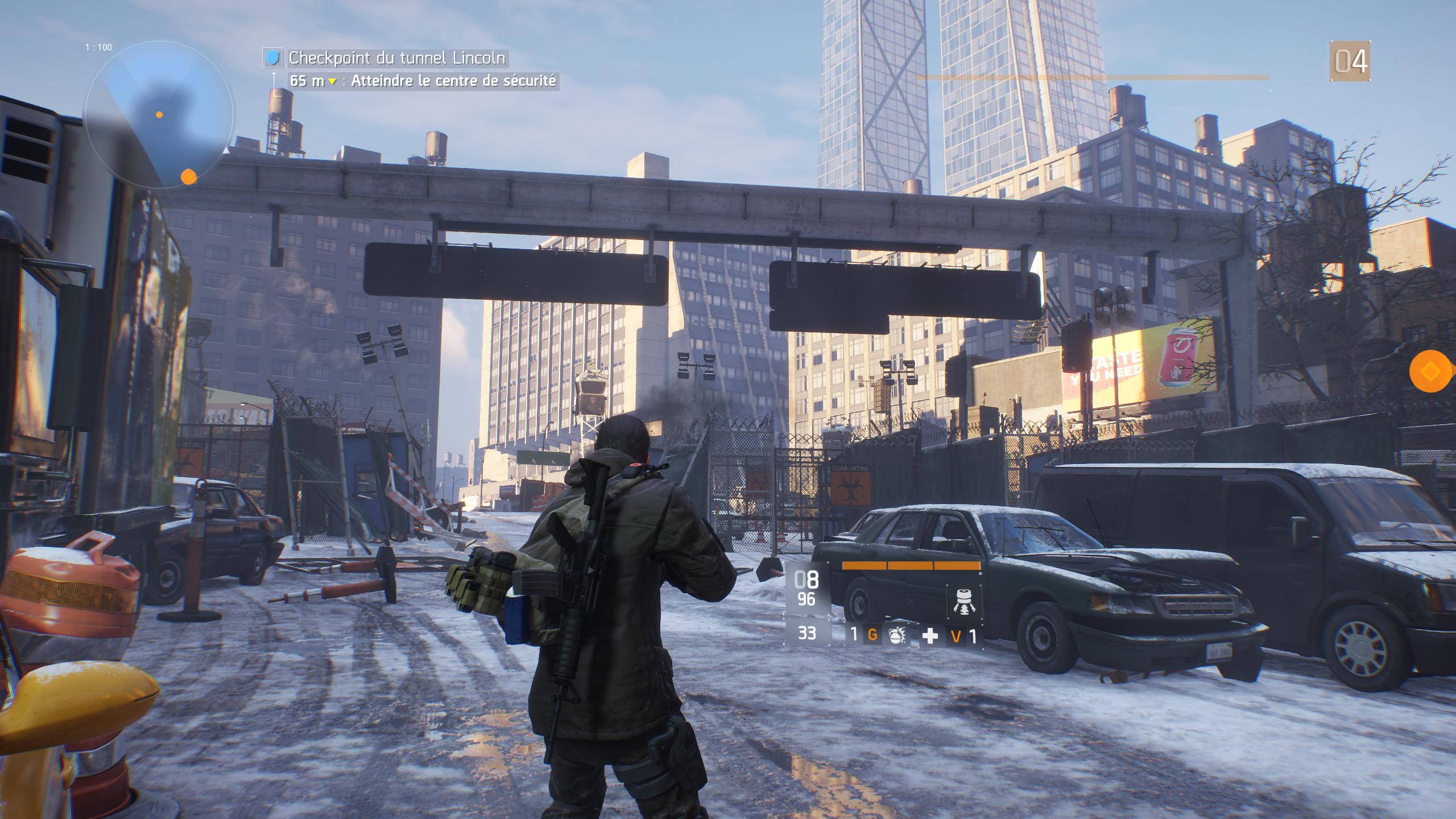Expand the yellow arrow next to 65 m
The height and width of the screenshot is (819, 1456).
pos(332,82)
